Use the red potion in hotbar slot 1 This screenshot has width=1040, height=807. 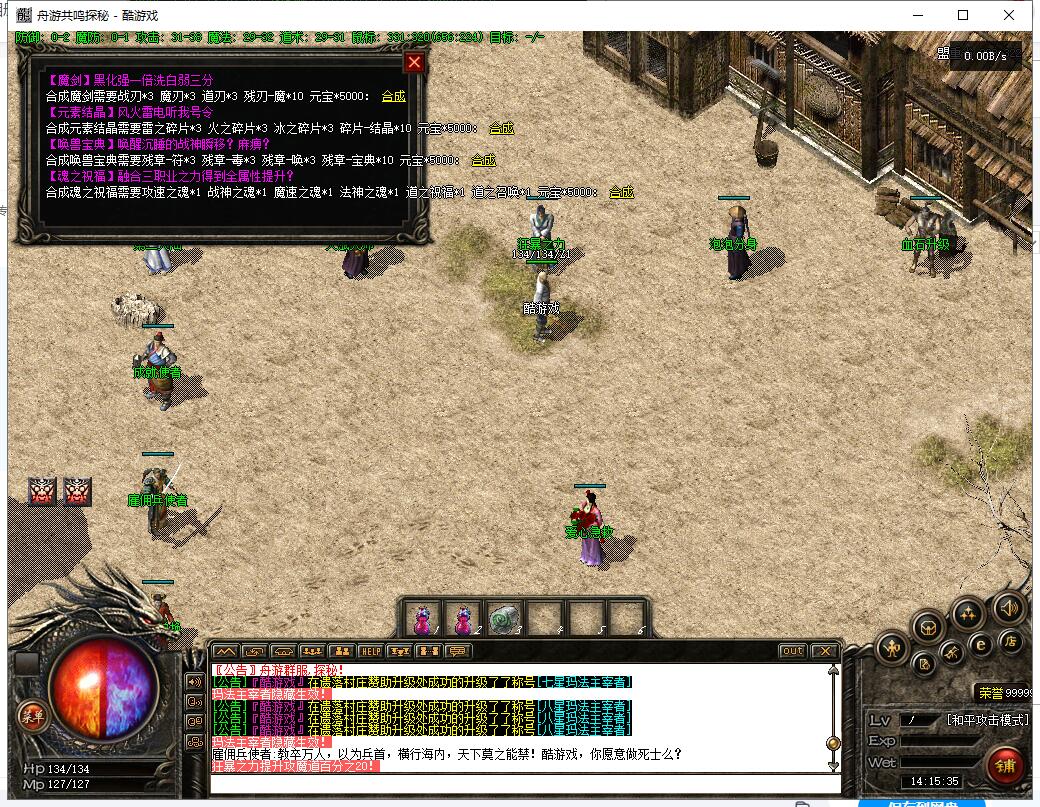423,618
